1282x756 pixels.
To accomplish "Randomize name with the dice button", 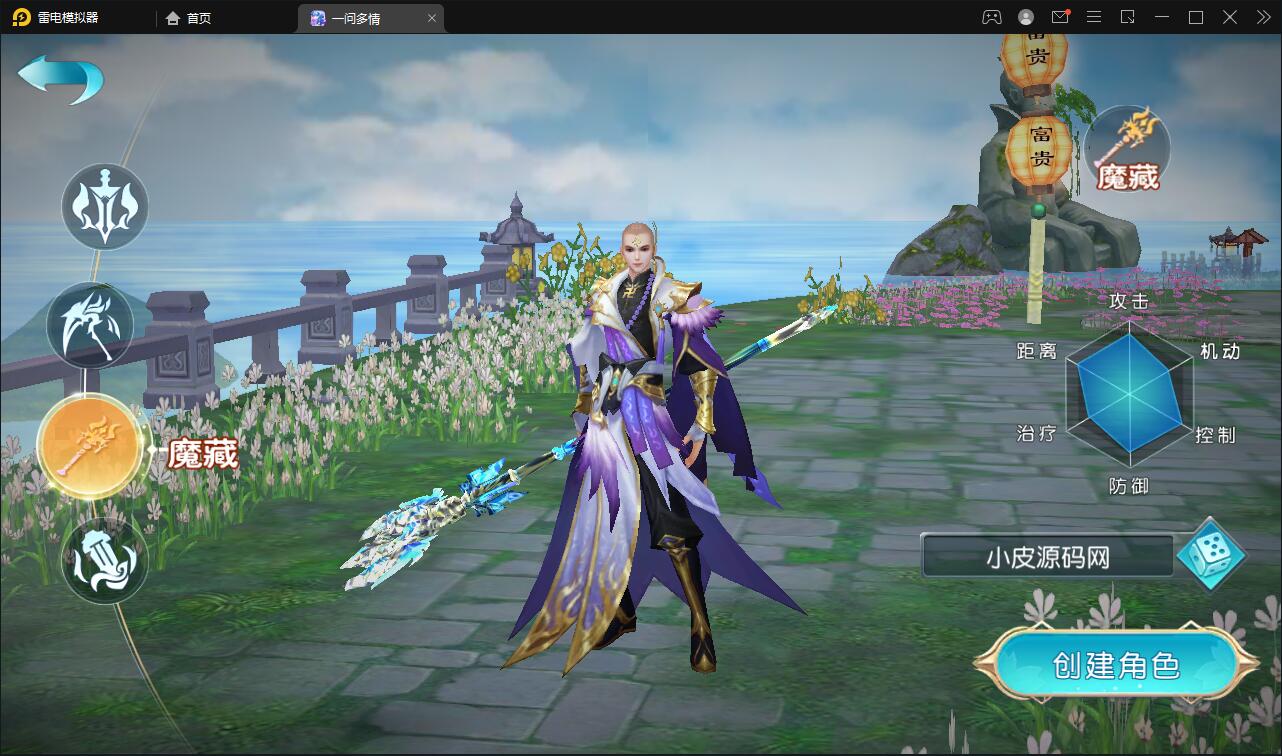I will pyautogui.click(x=1210, y=554).
